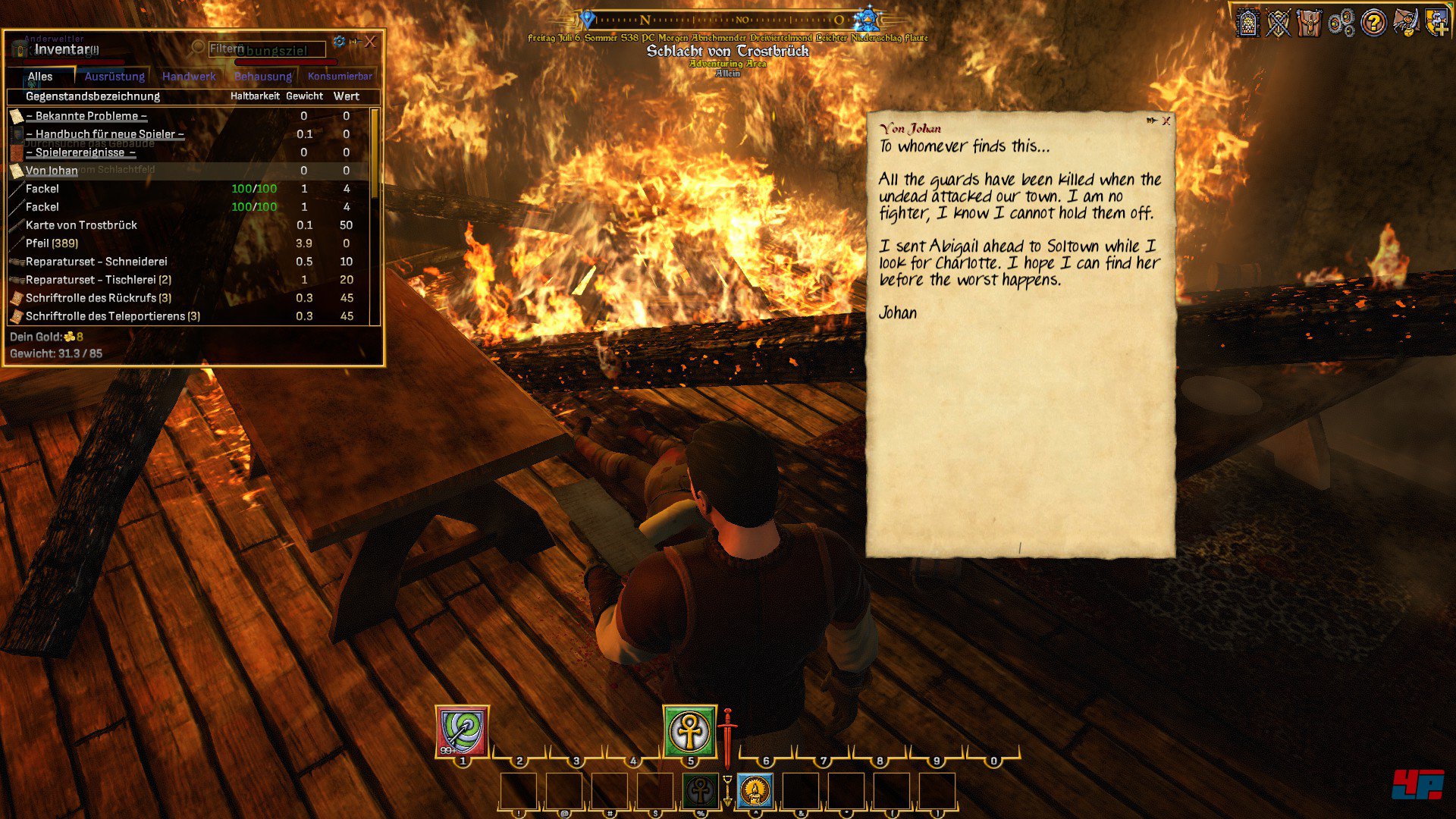
Task: Open the Handwerk inventory tab
Action: [189, 77]
